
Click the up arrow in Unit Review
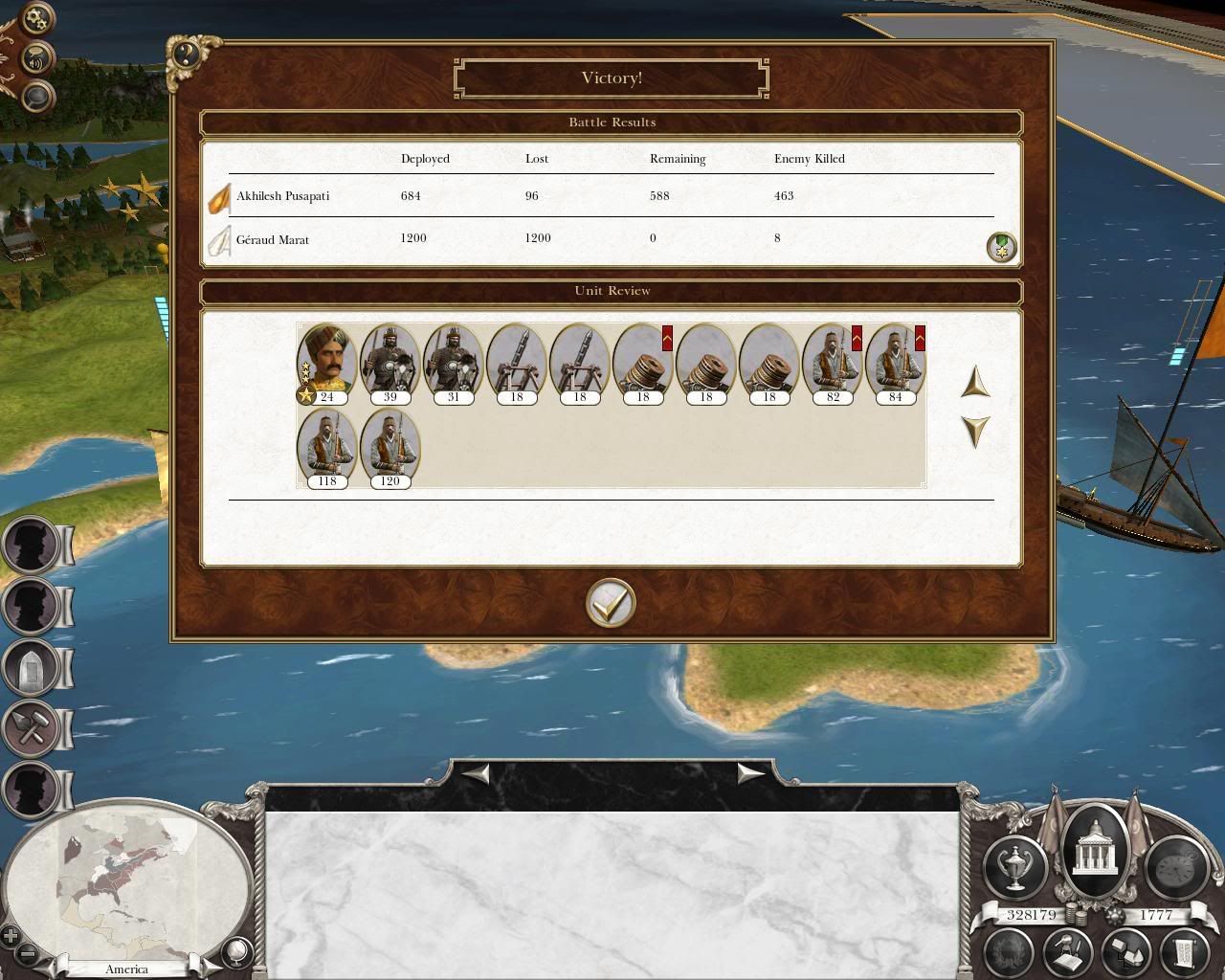pyautogui.click(x=974, y=383)
